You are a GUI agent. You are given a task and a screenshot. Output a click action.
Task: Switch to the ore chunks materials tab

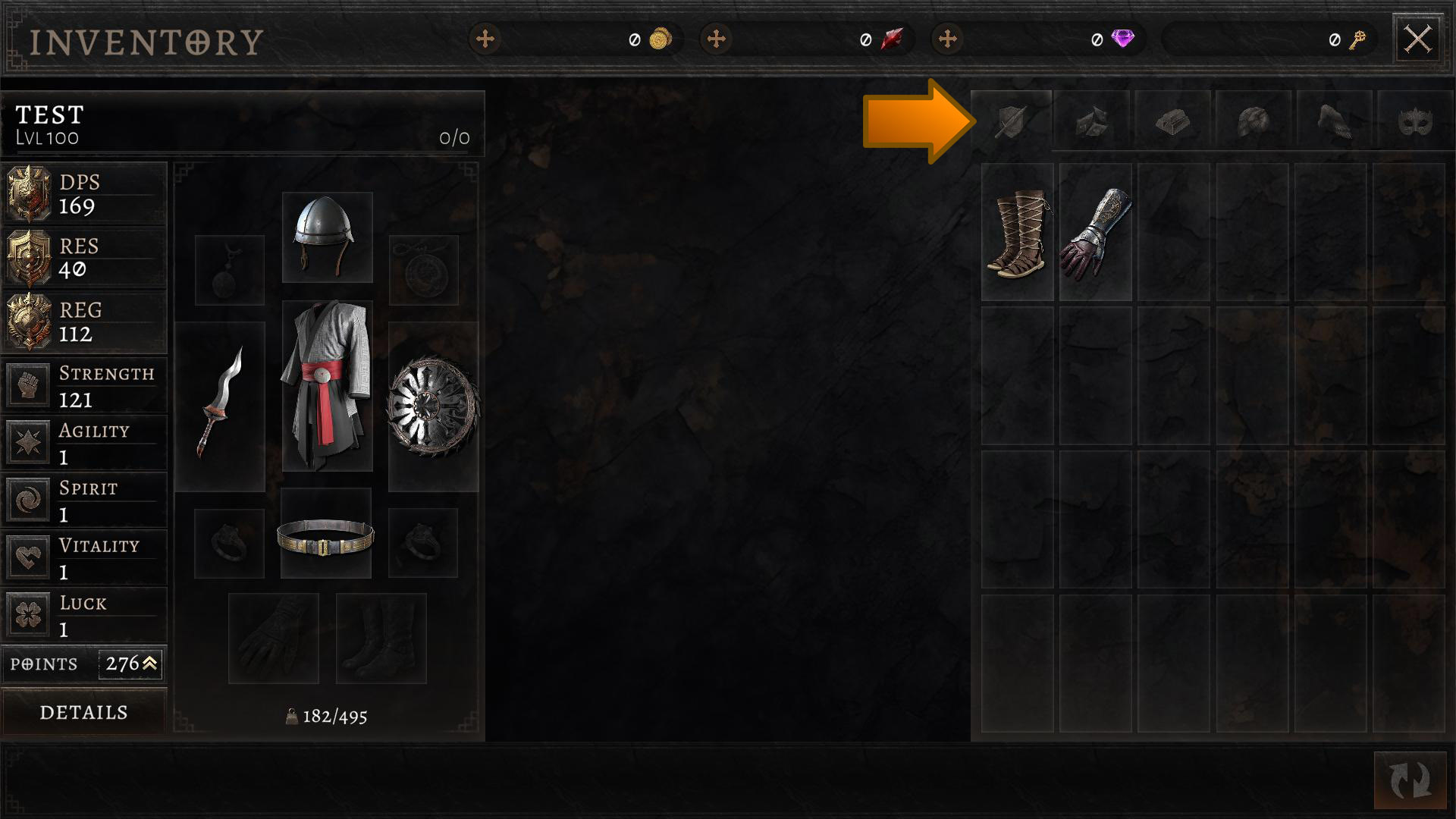(1092, 121)
